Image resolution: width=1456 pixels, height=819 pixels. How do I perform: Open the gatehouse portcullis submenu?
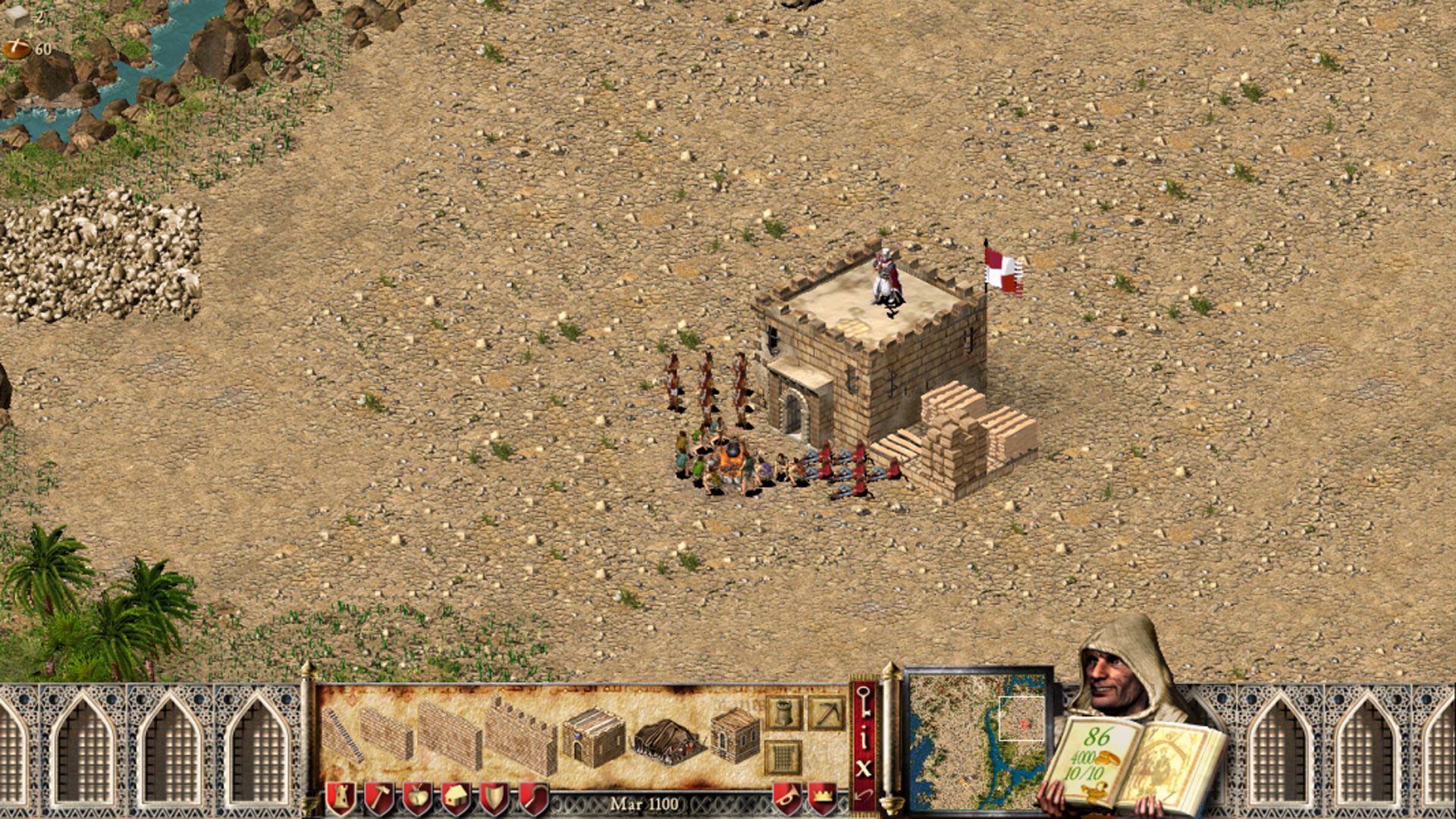click(783, 756)
